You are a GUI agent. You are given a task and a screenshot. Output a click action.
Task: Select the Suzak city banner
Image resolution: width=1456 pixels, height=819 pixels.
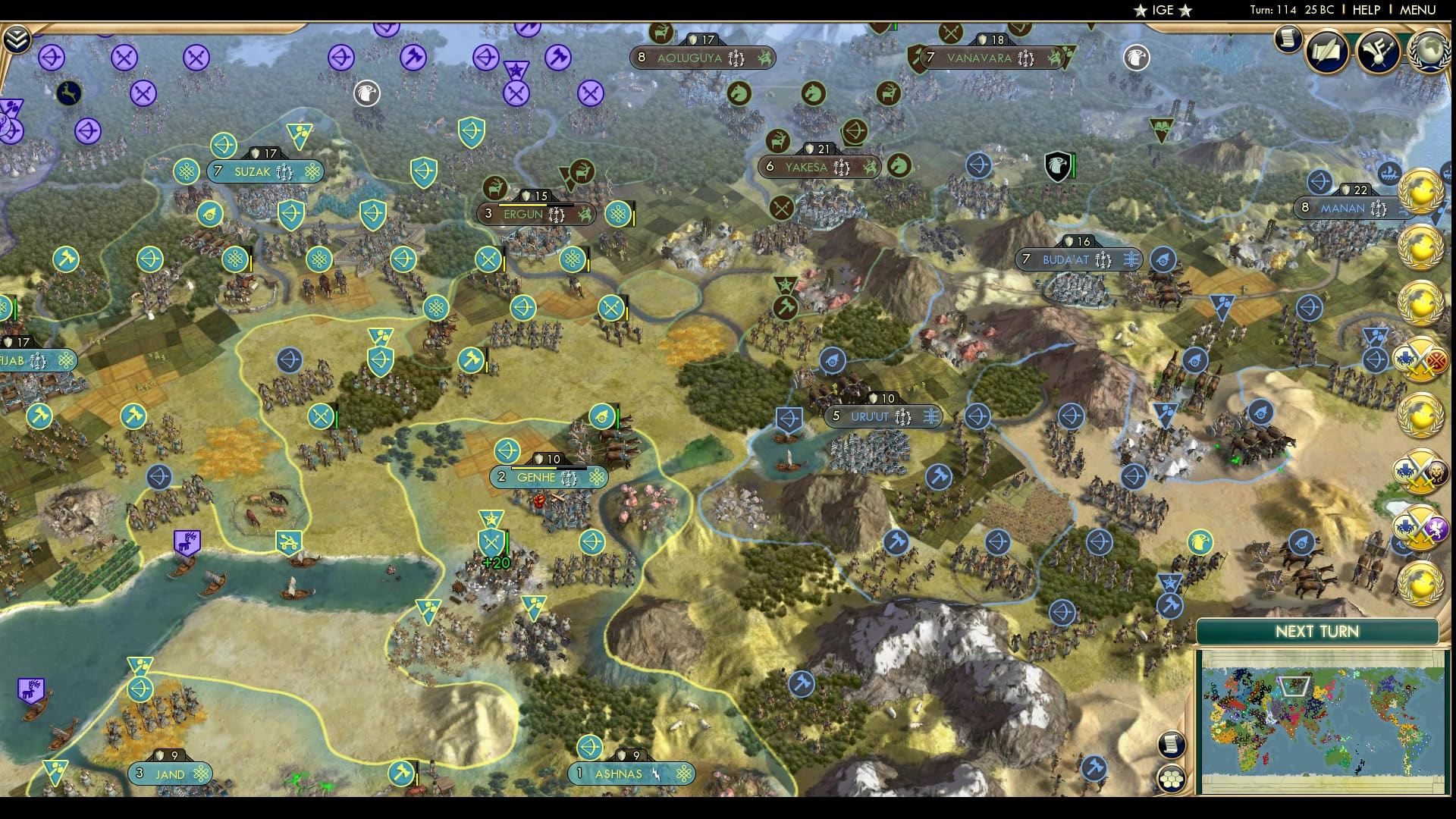coord(264,171)
